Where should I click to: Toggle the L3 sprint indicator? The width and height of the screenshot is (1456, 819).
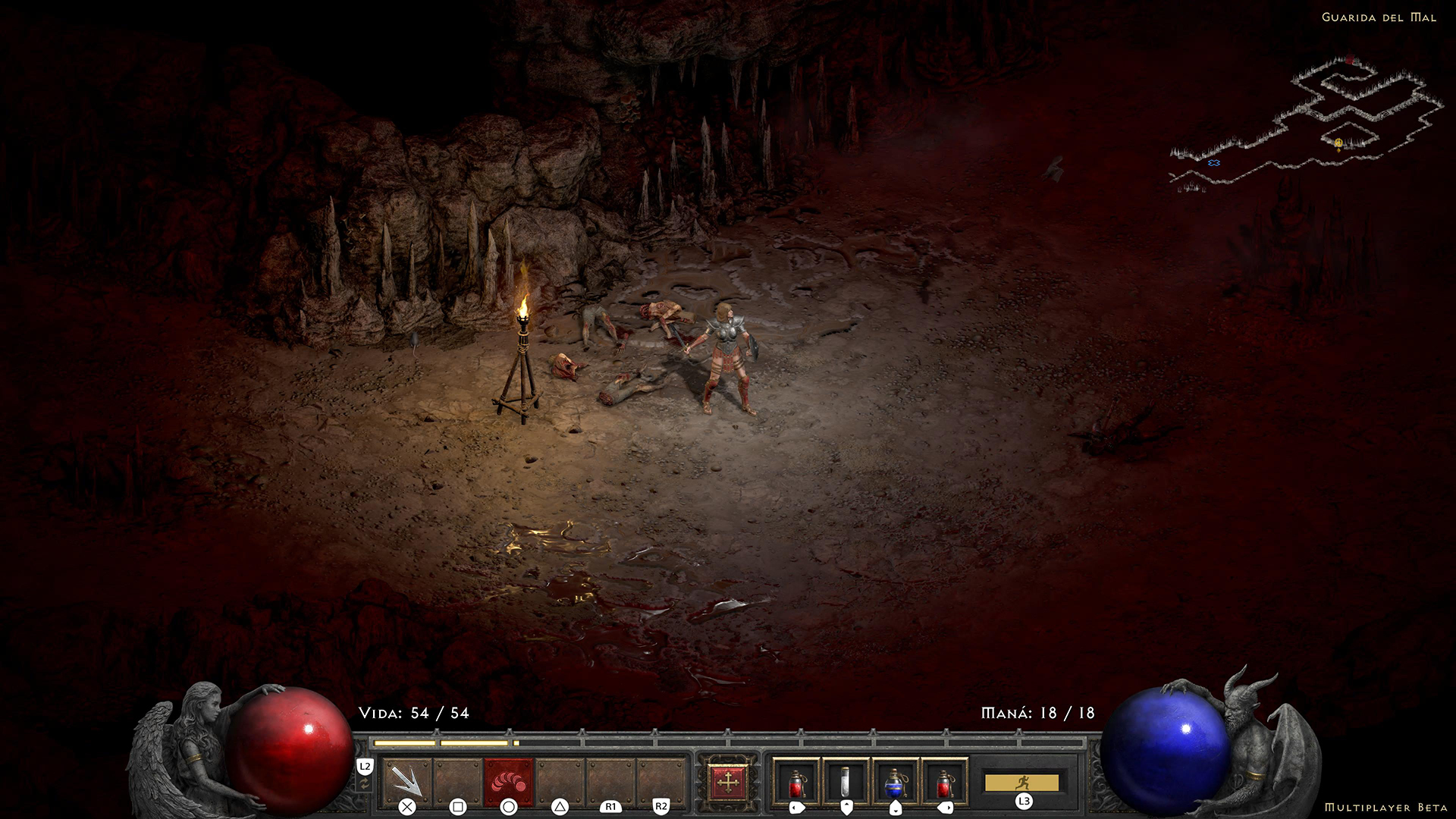(x=1022, y=802)
